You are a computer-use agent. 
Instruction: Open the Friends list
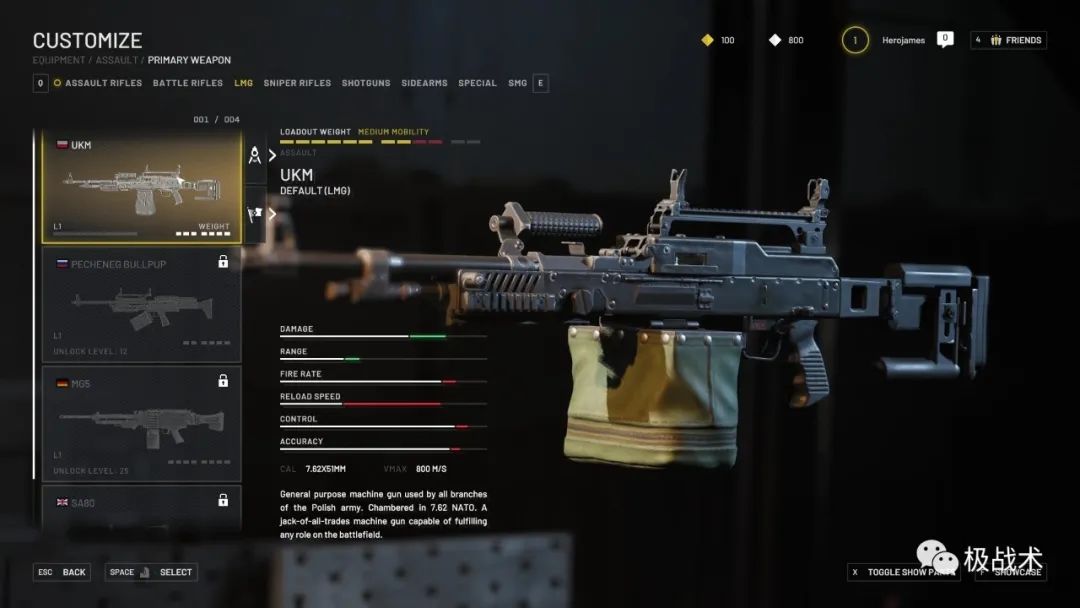coord(1008,40)
